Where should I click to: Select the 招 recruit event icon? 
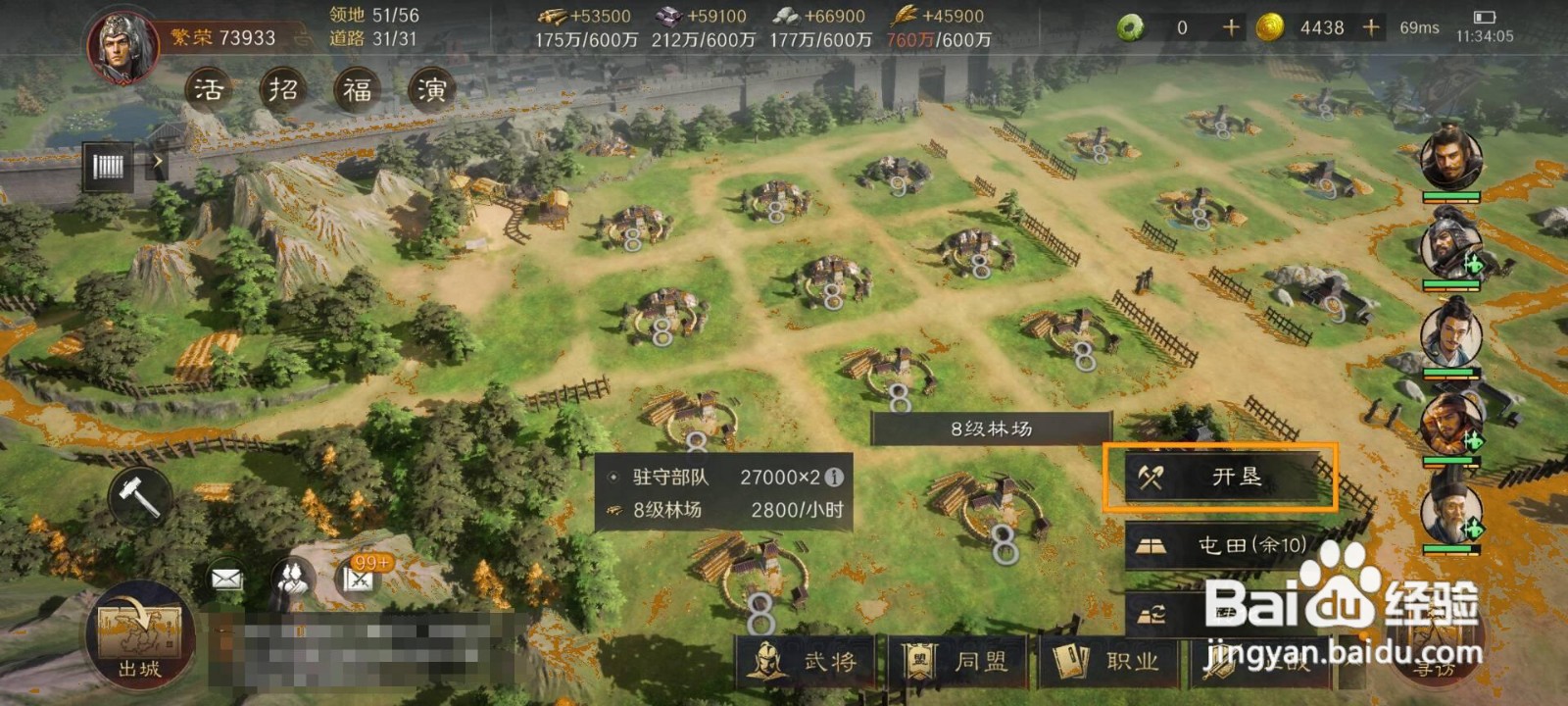pos(281,88)
